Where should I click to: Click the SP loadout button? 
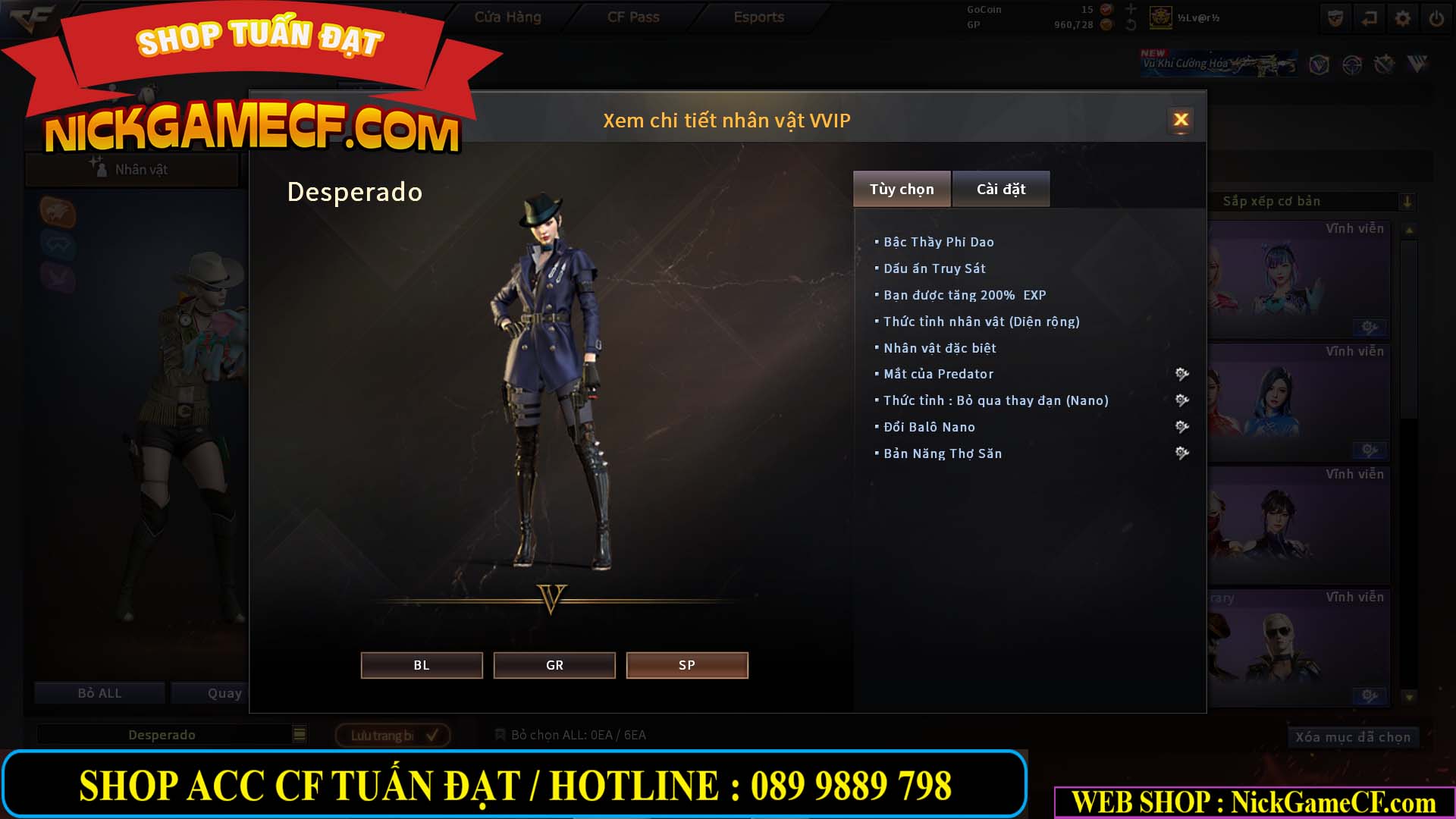686,665
